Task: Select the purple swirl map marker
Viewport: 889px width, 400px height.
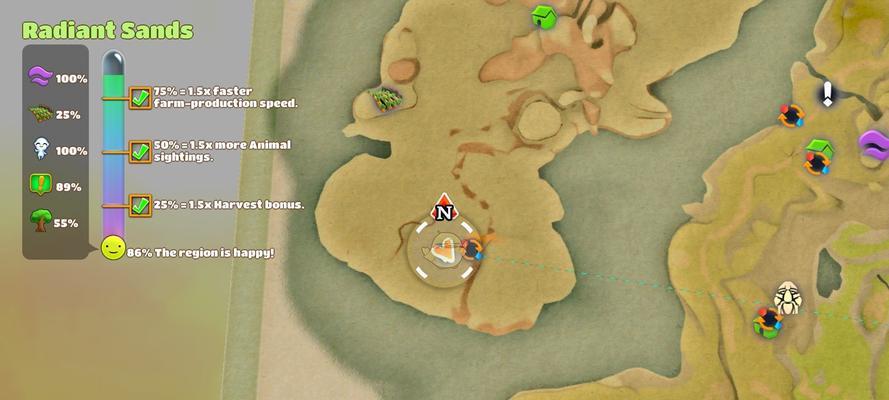Action: click(x=875, y=145)
